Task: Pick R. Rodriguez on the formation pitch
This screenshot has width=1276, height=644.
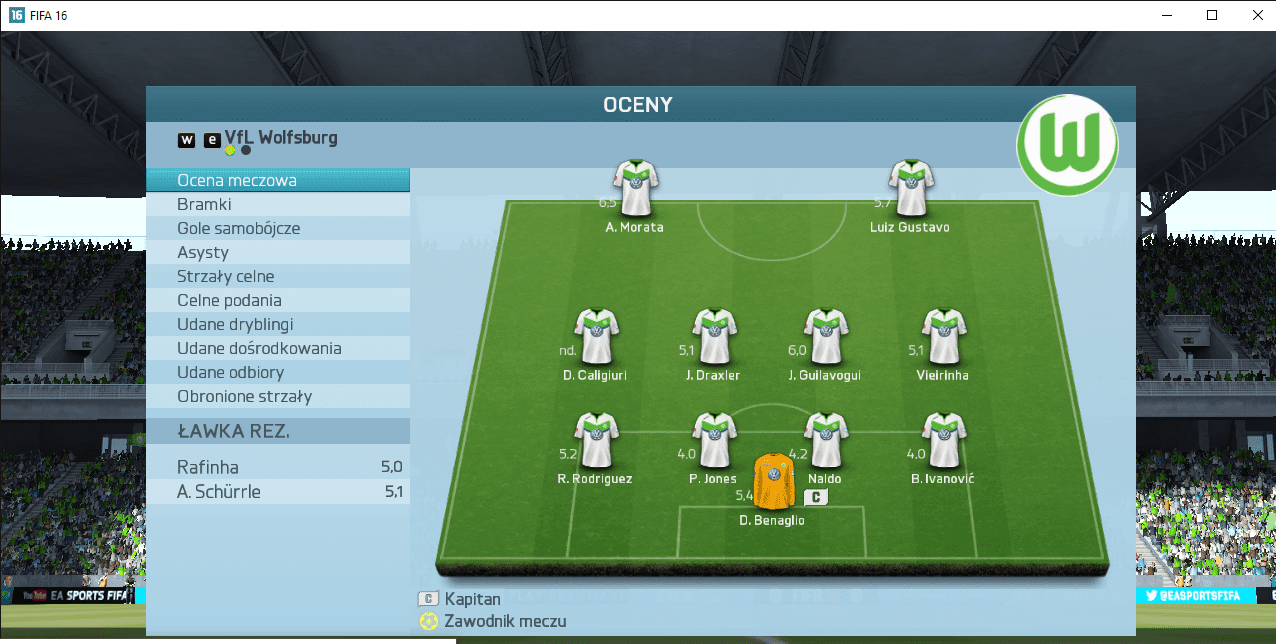Action: (x=596, y=441)
